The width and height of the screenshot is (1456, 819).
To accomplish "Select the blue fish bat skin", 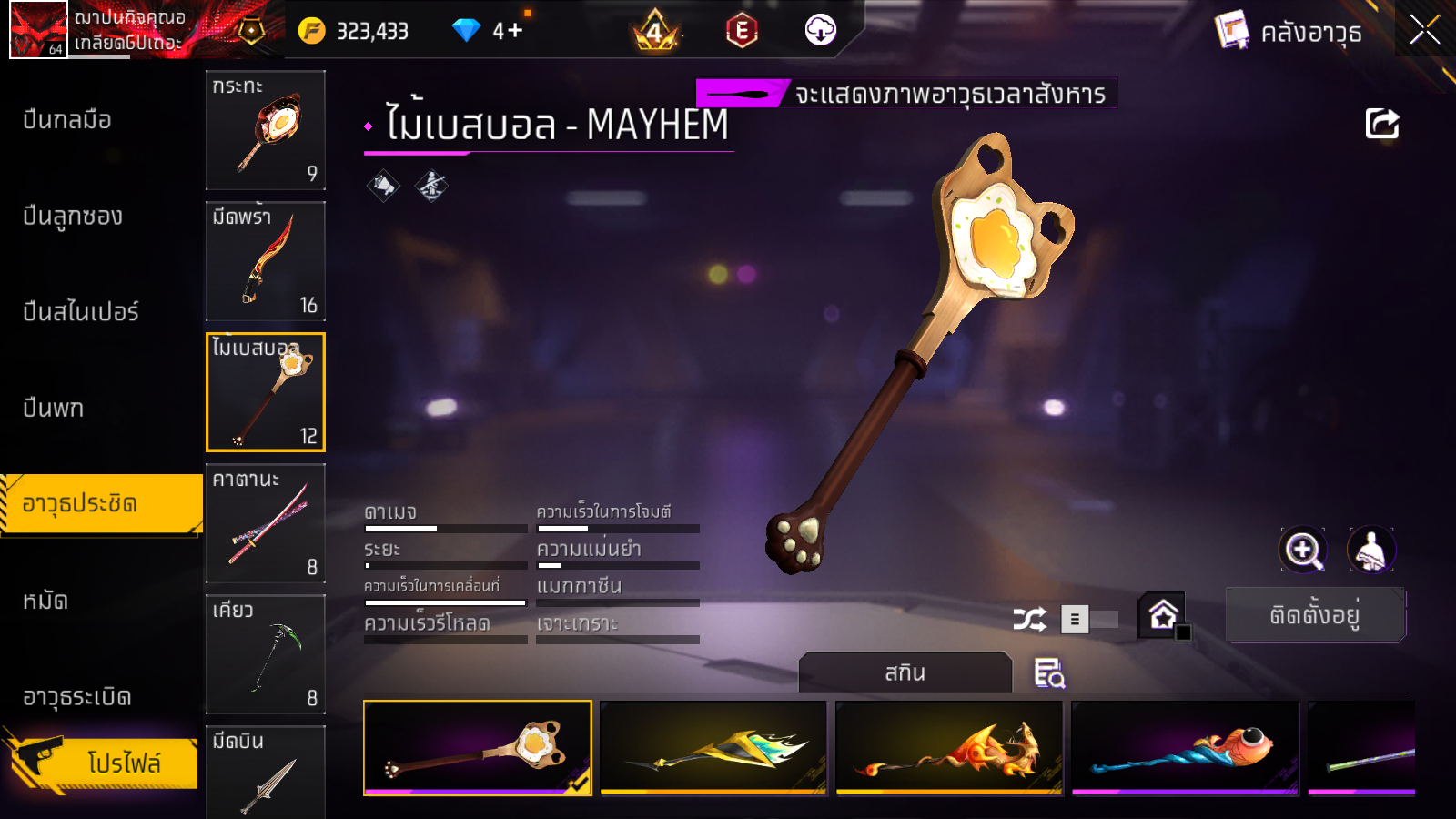I will 1185,748.
